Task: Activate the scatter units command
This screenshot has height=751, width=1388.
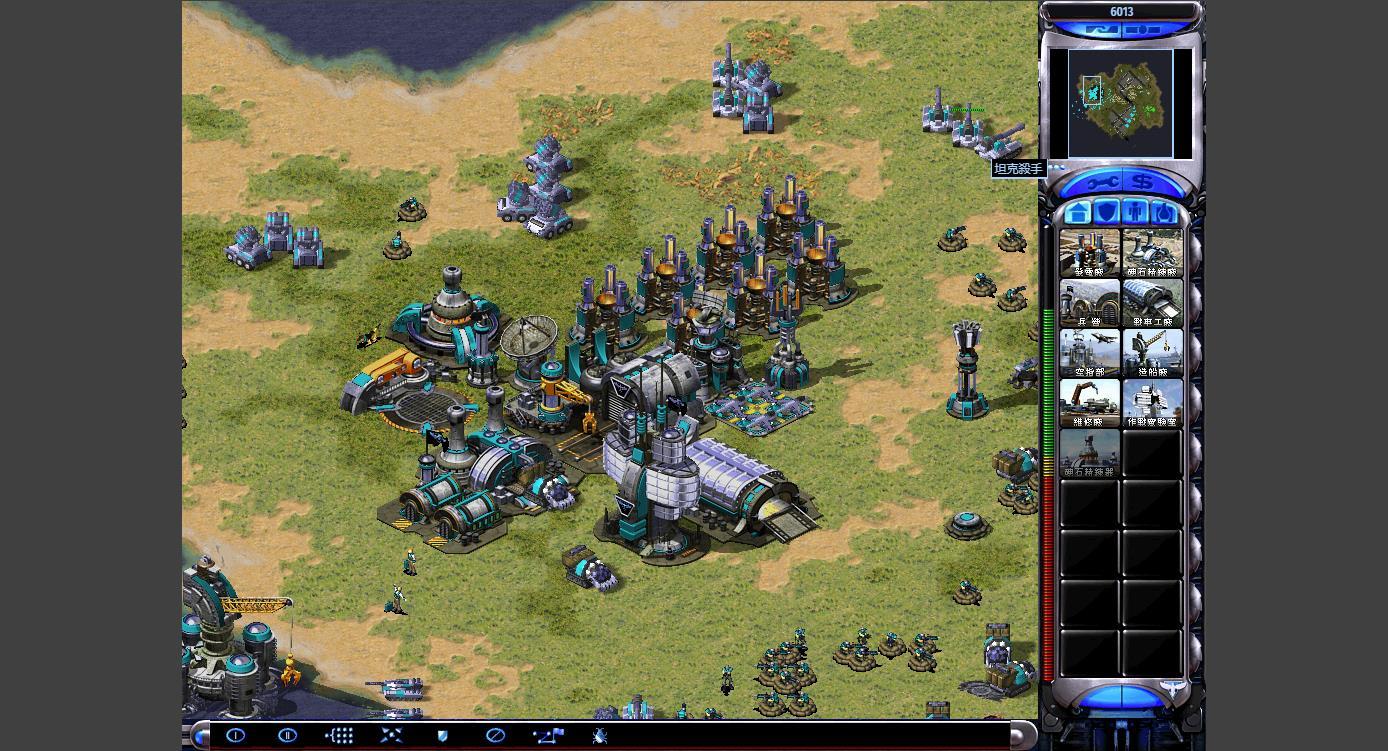Action: [x=391, y=735]
